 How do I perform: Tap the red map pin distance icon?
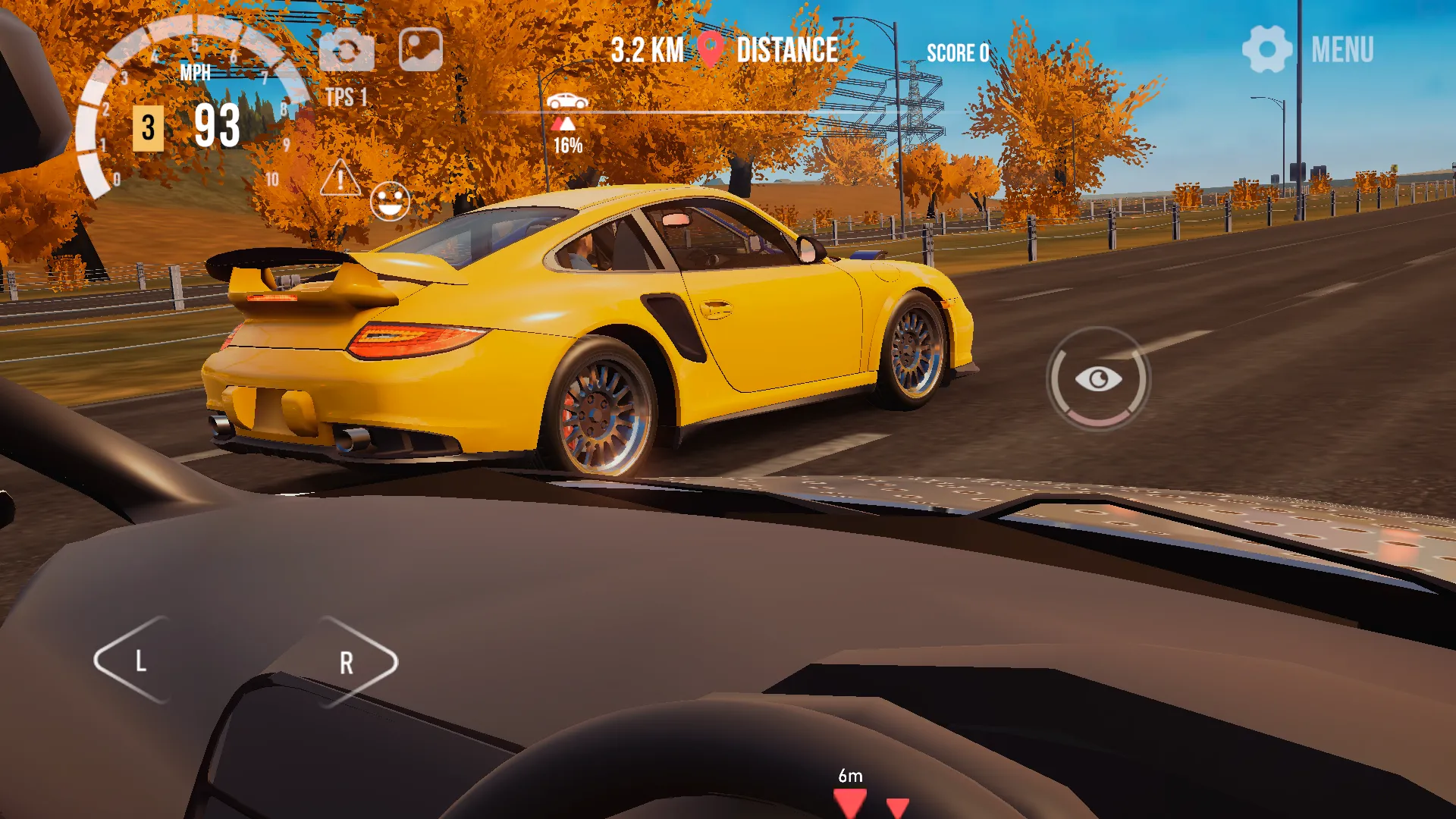(710, 49)
